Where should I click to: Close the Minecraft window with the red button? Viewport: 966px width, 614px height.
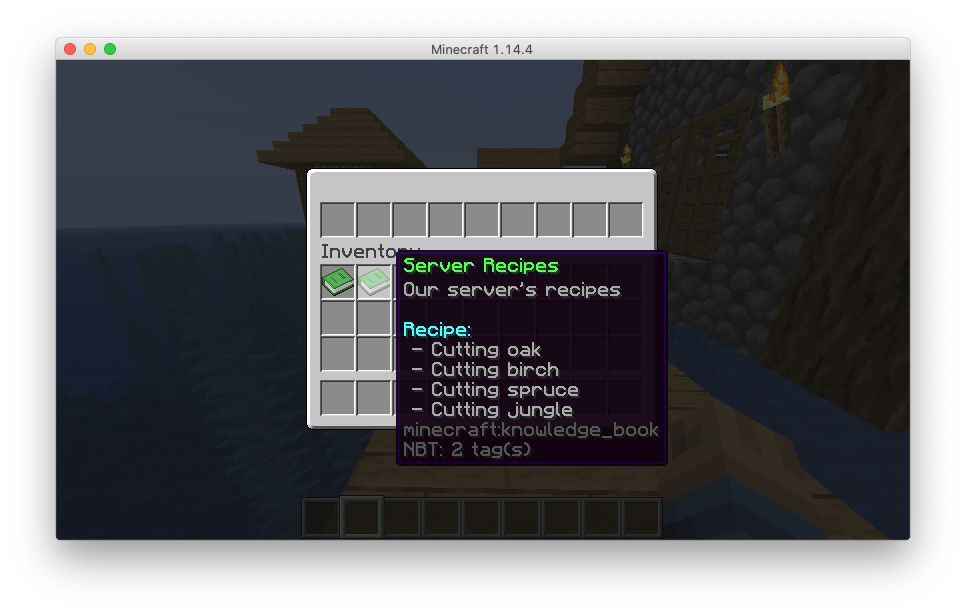pos(70,49)
